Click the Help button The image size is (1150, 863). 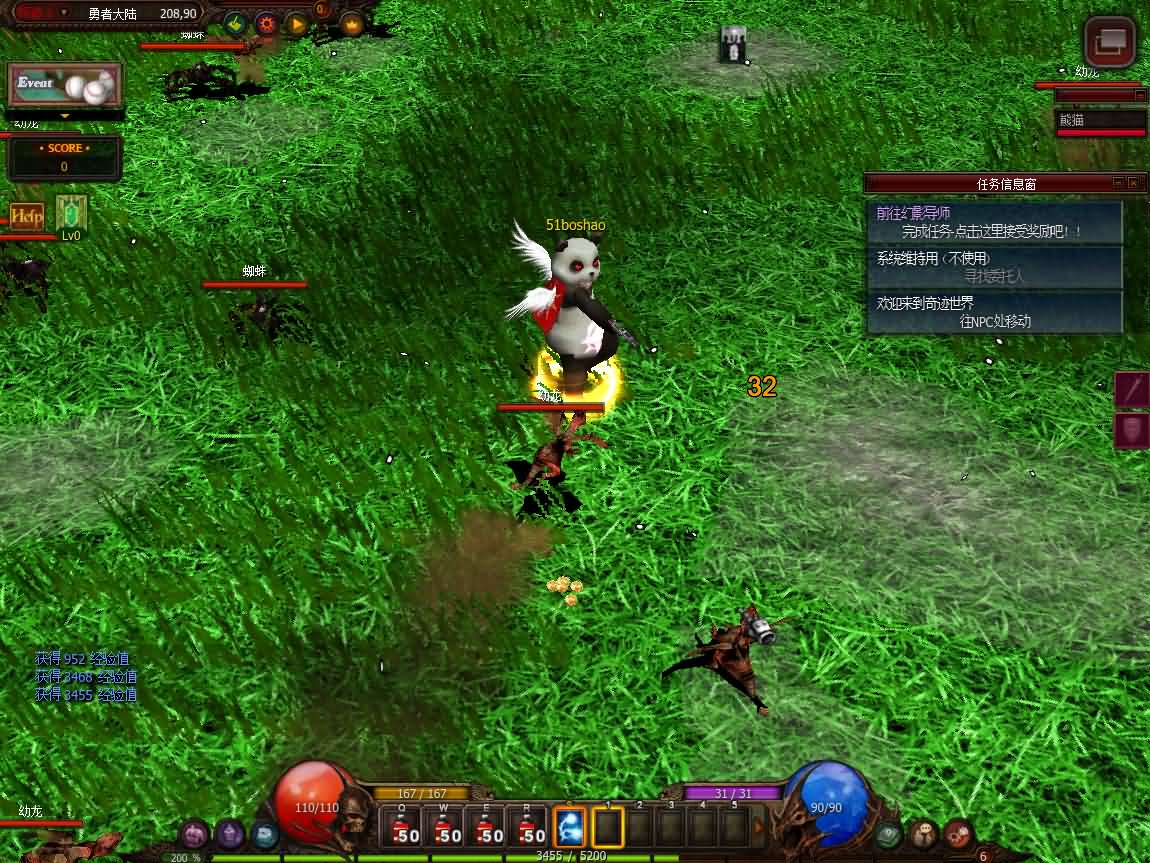pyautogui.click(x=27, y=216)
